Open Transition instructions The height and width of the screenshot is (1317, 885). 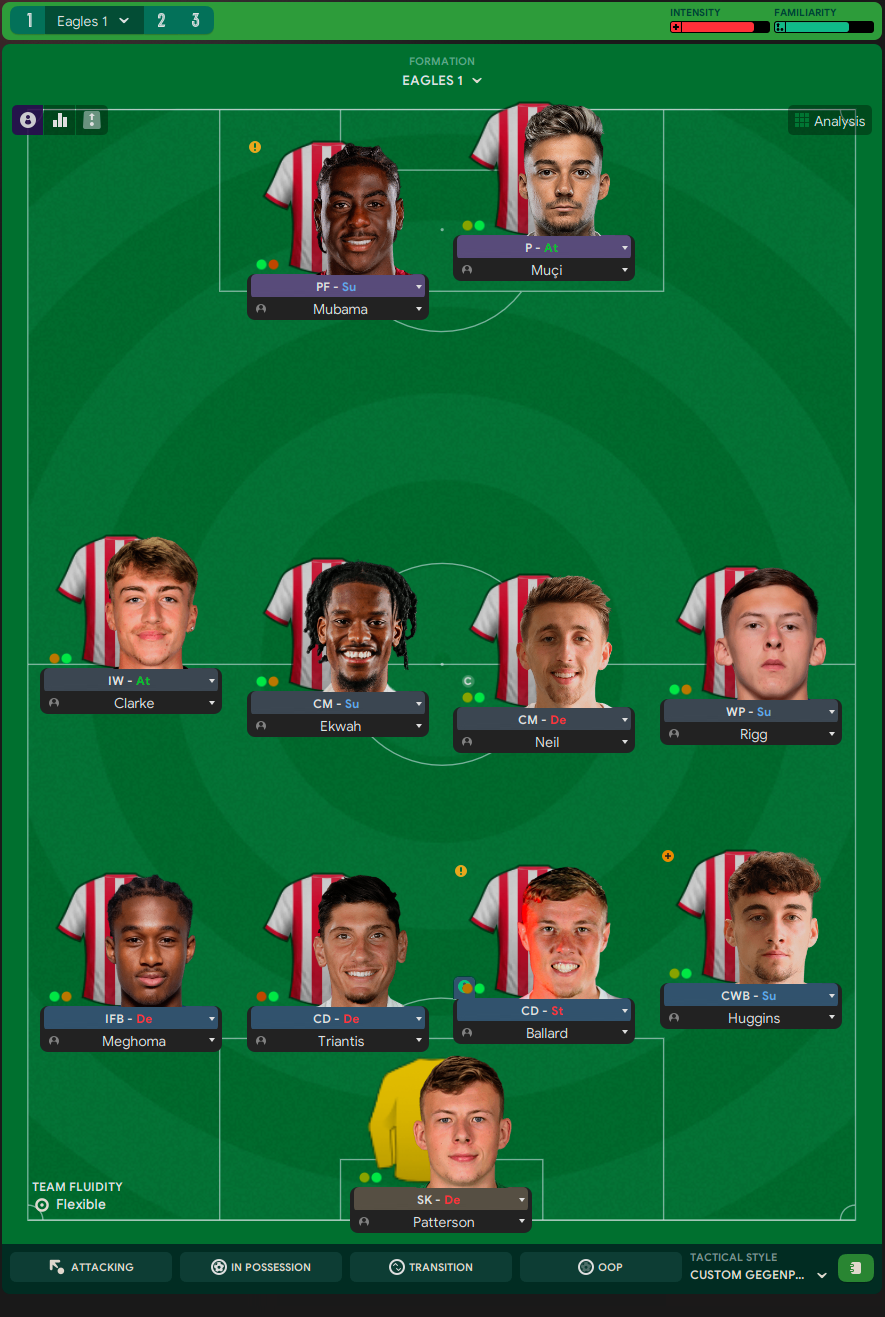431,1267
